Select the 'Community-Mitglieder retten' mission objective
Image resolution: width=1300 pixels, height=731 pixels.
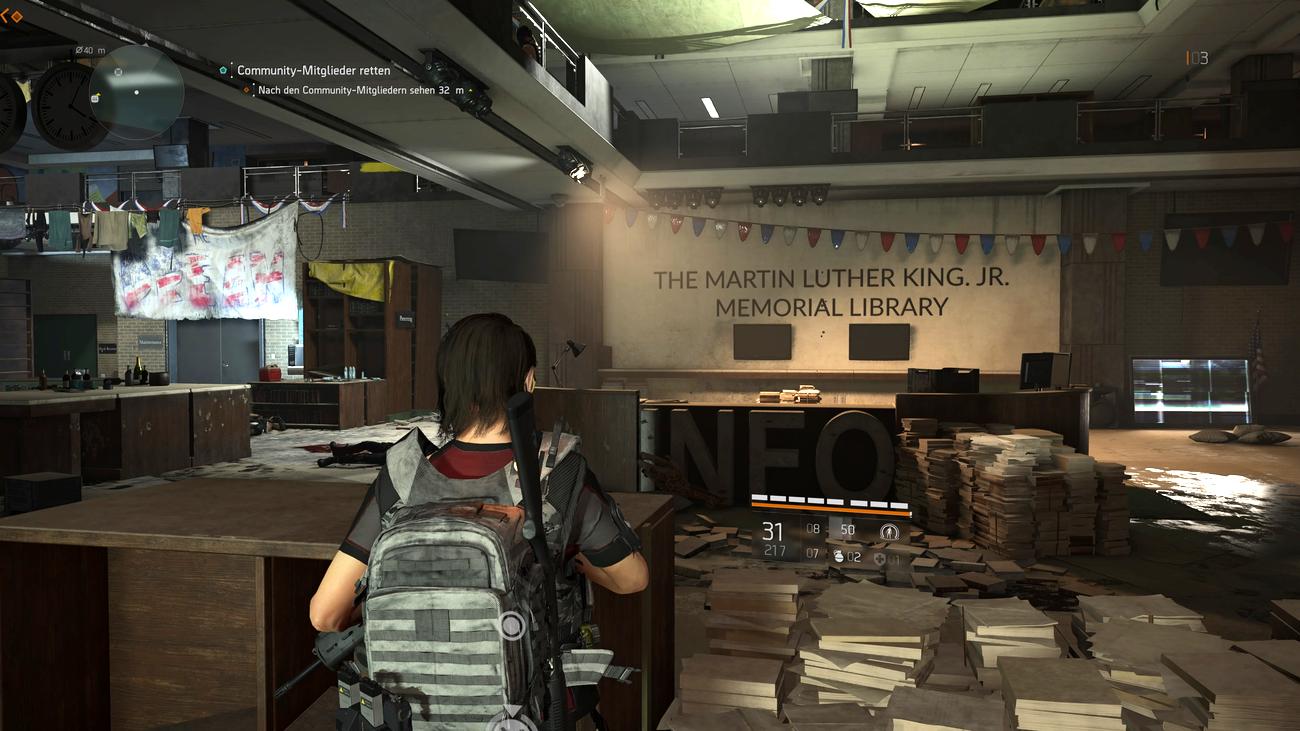[x=313, y=71]
